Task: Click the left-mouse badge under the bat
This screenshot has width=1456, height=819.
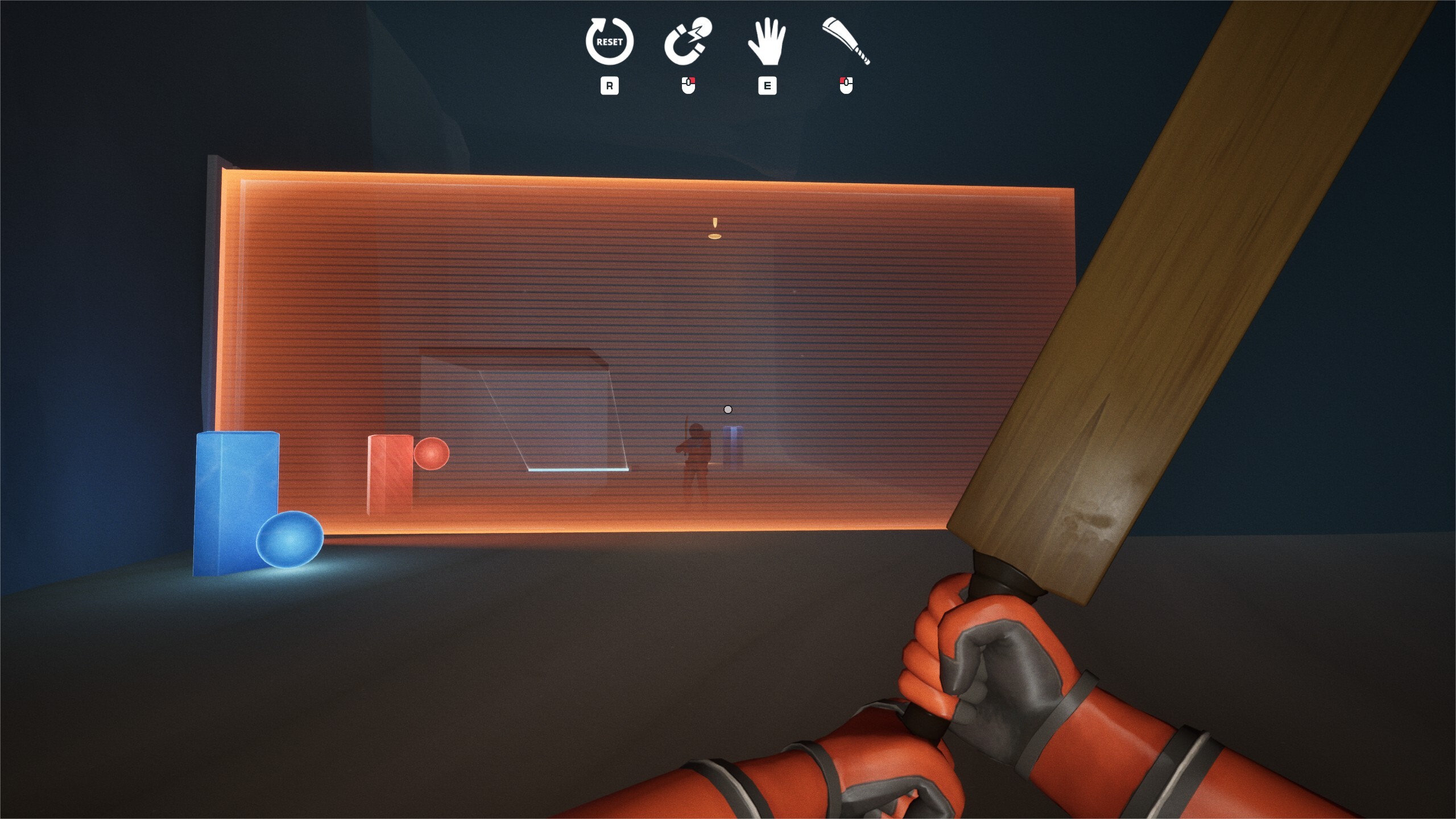Action: click(x=847, y=85)
